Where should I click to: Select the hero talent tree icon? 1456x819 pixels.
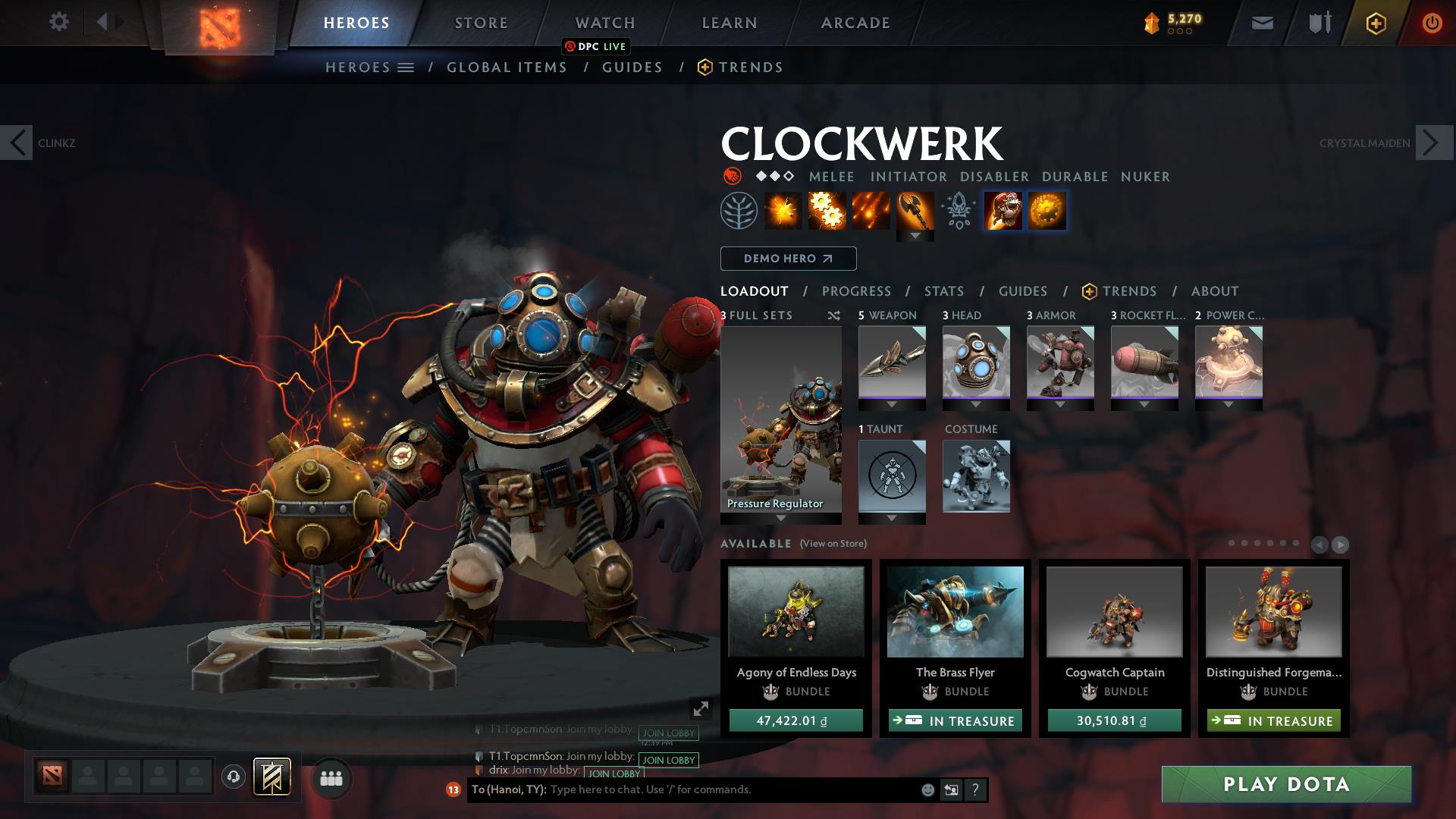(741, 210)
